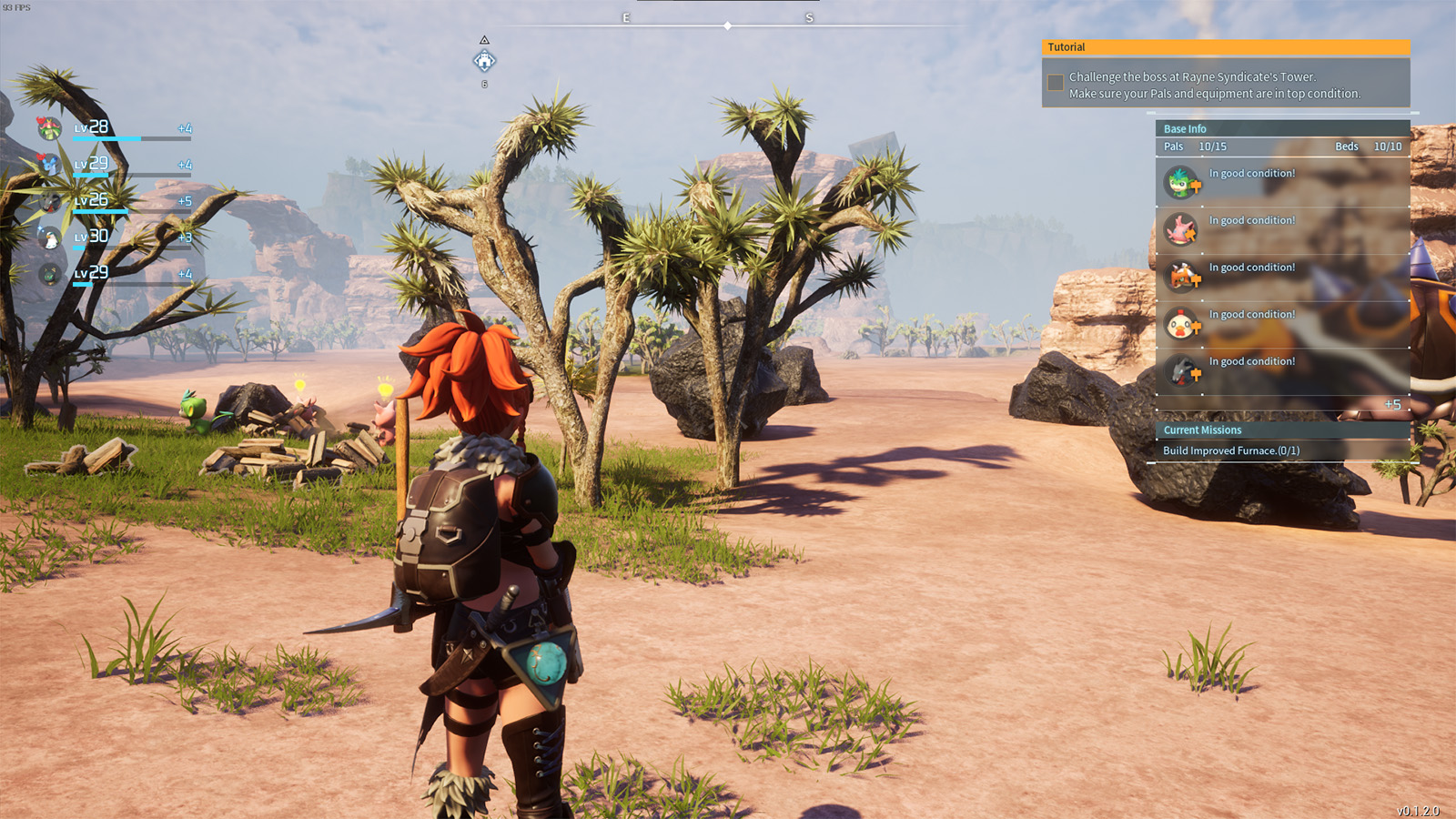Open the Base Info panel header
The image size is (1456, 819).
(x=1185, y=129)
